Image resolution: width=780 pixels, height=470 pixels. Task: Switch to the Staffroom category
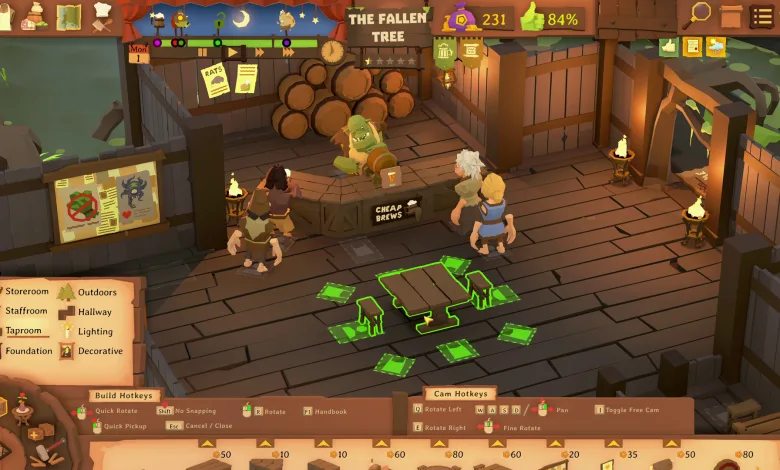point(27,311)
